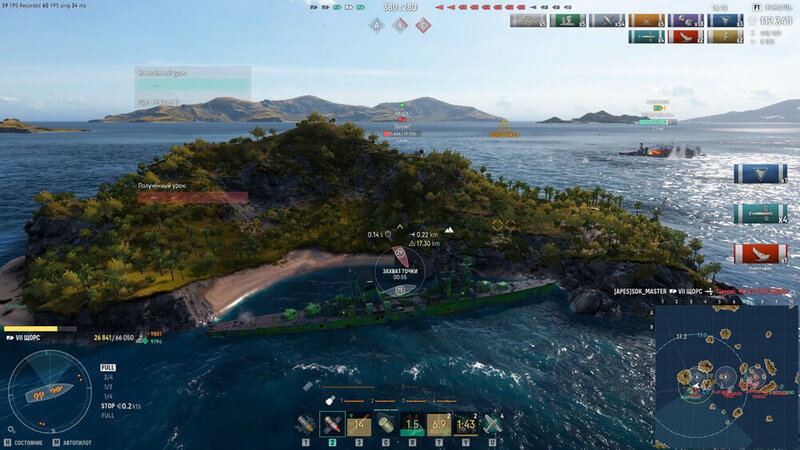Switch to the torpedo slot showing 14
Image resolution: width=800 pixels, height=450 pixels.
click(x=359, y=424)
